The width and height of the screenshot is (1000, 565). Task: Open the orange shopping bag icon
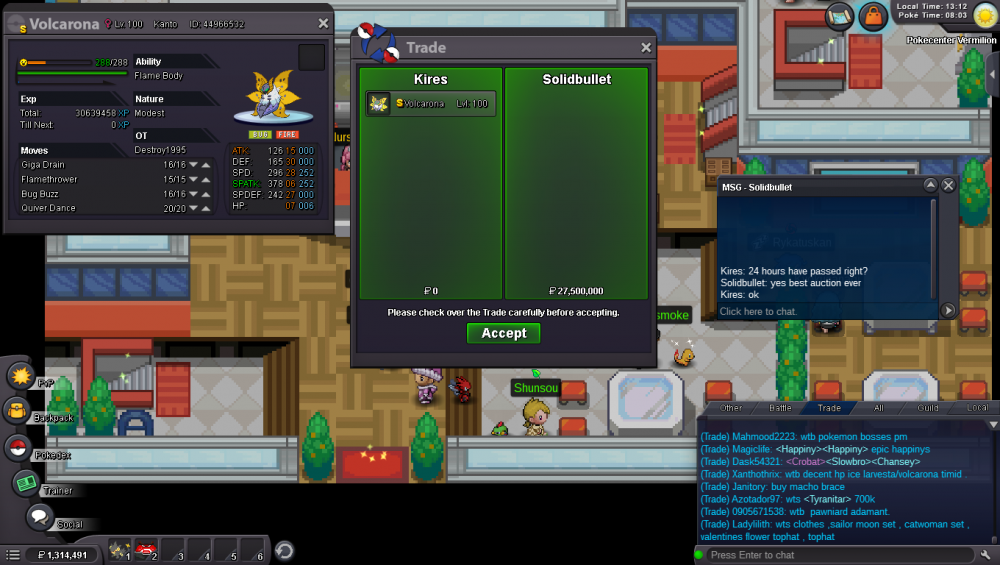tap(873, 16)
